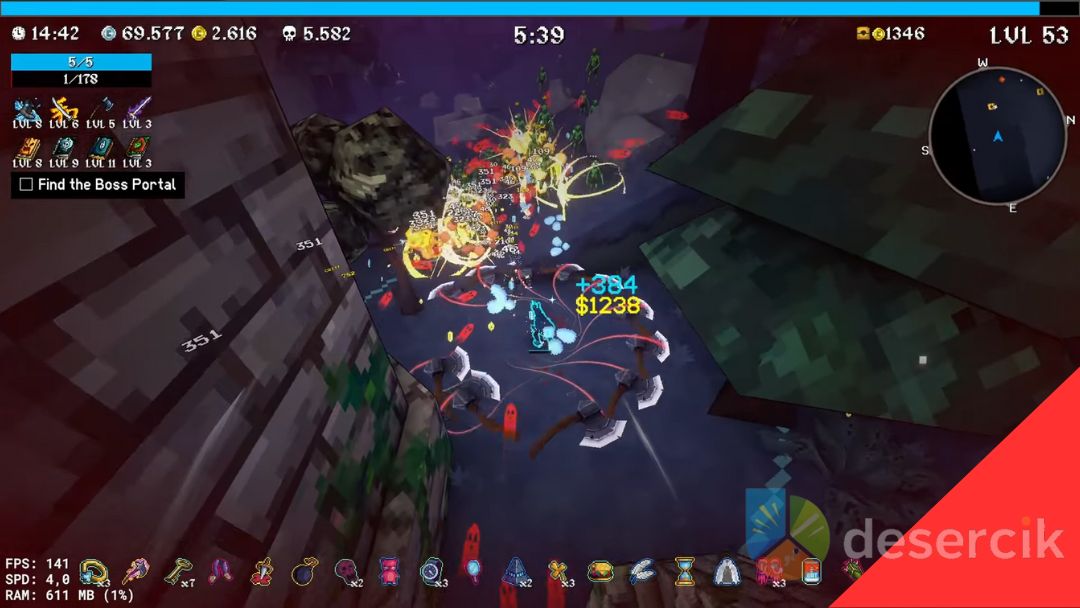Click the orange tome at level 8
This screenshot has width=1080, height=608.
[x=27, y=147]
